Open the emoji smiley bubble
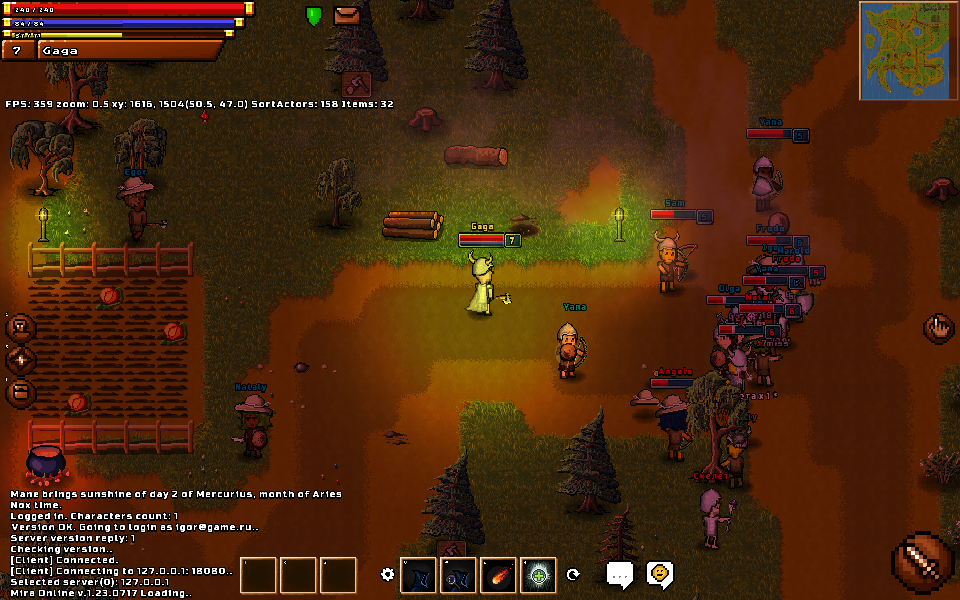The image size is (960, 600). click(x=659, y=573)
